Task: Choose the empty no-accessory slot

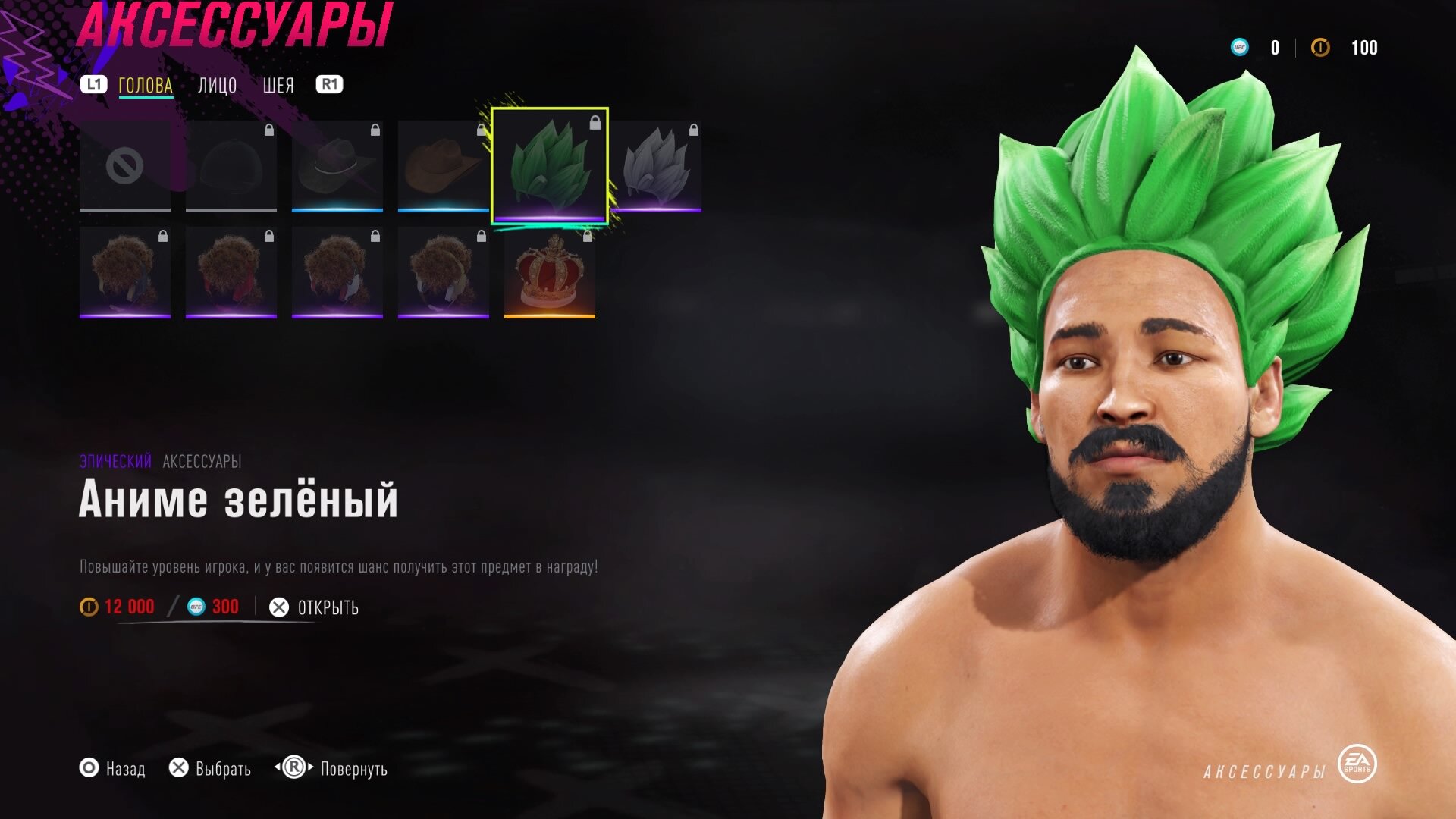Action: pos(125,166)
